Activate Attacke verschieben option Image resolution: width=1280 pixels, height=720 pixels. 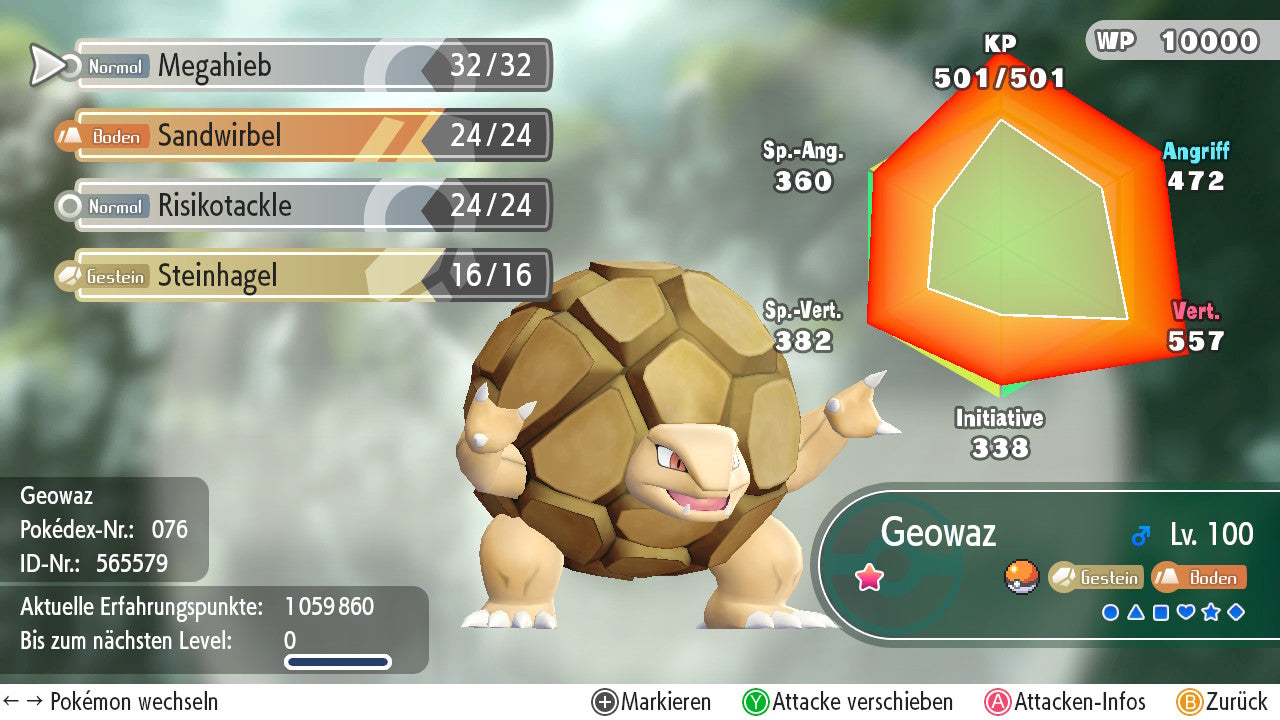[848, 702]
